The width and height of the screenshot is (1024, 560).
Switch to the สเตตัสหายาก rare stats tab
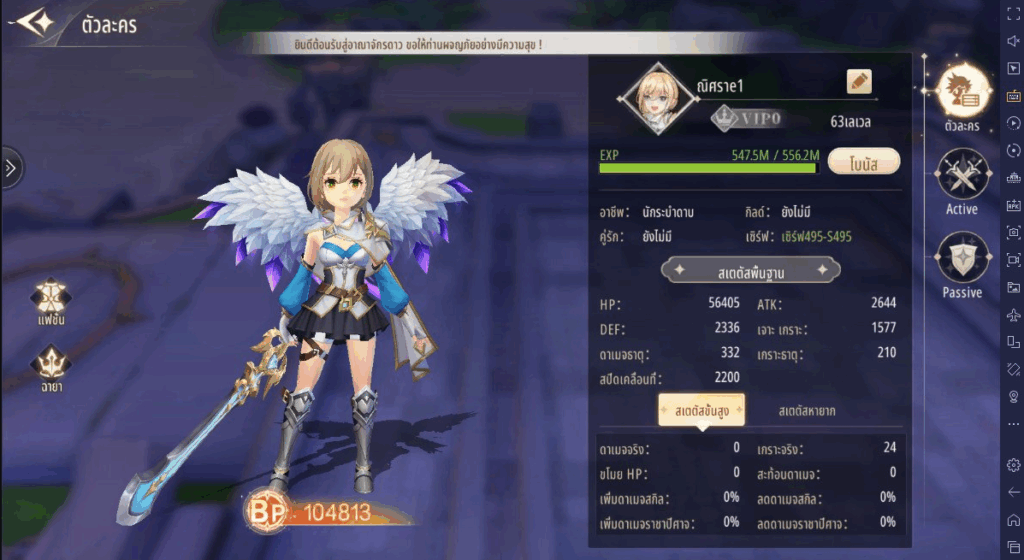point(807,411)
